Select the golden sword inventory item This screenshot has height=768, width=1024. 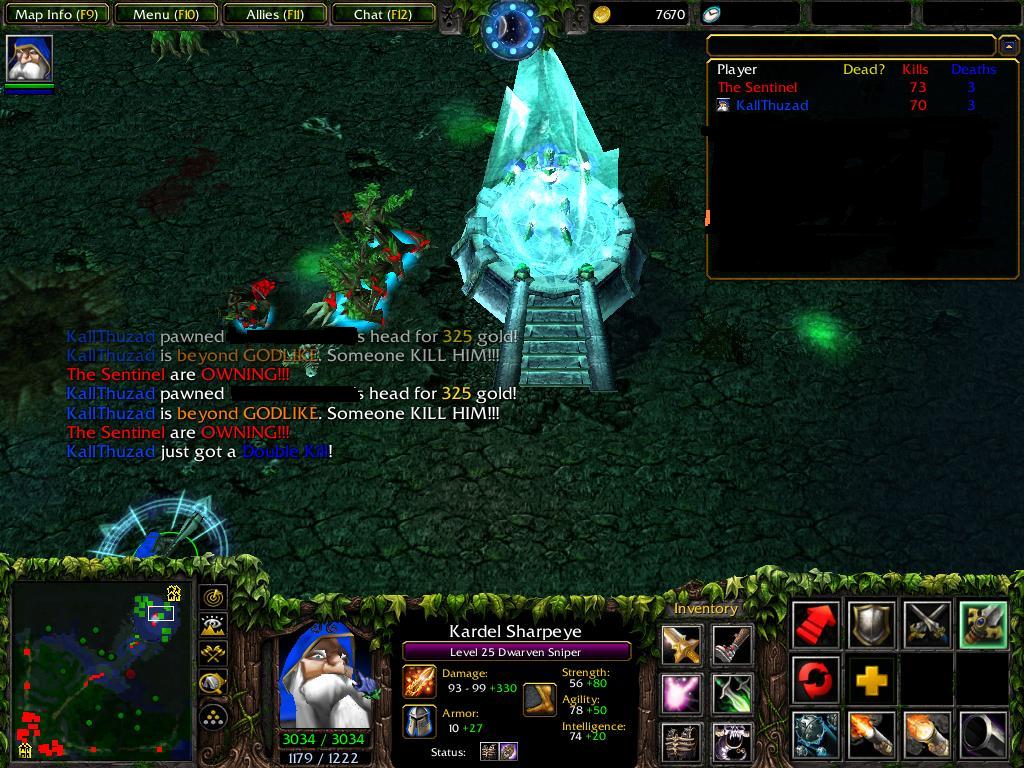pyautogui.click(x=681, y=645)
